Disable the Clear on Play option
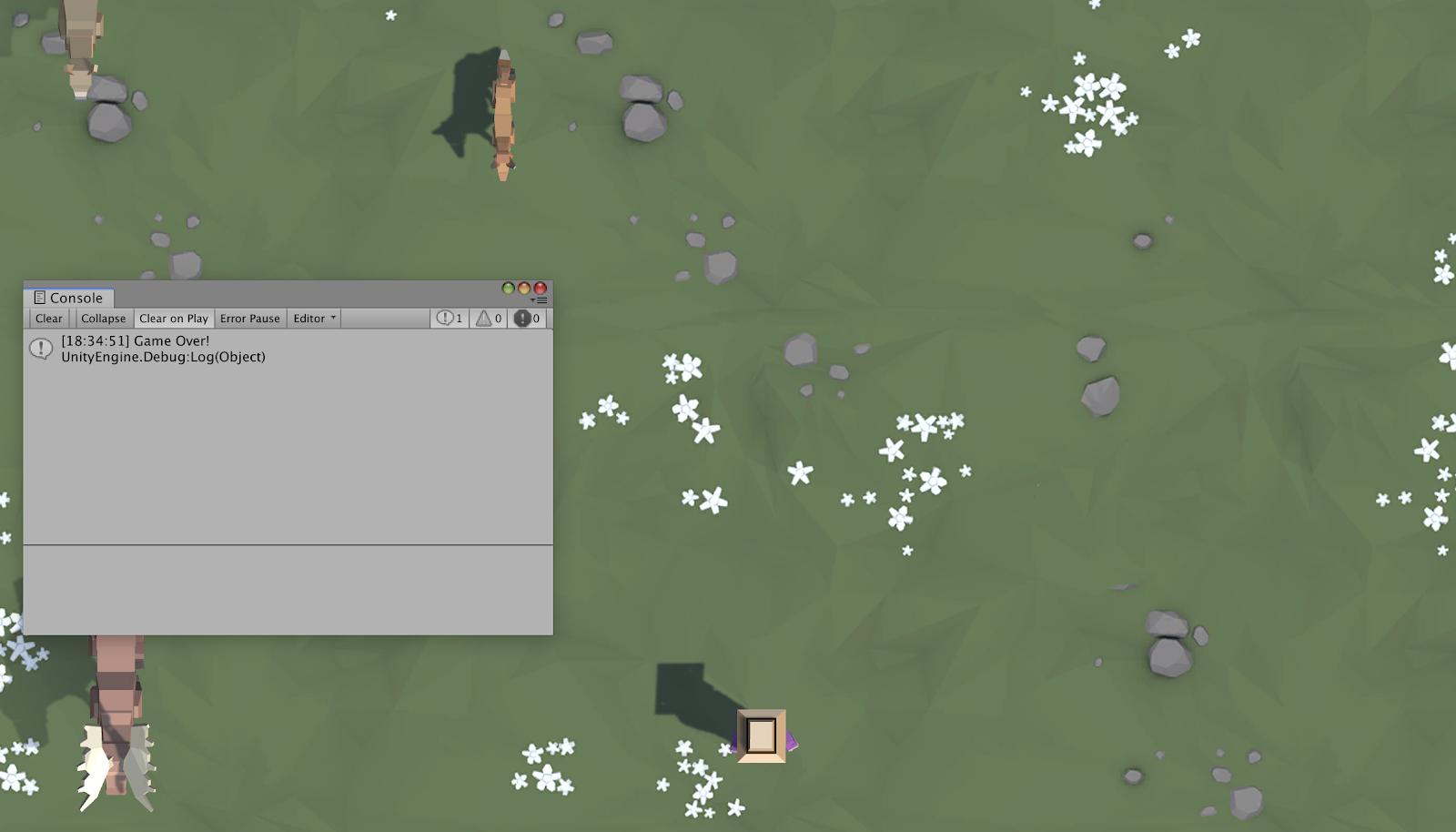 coord(174,319)
